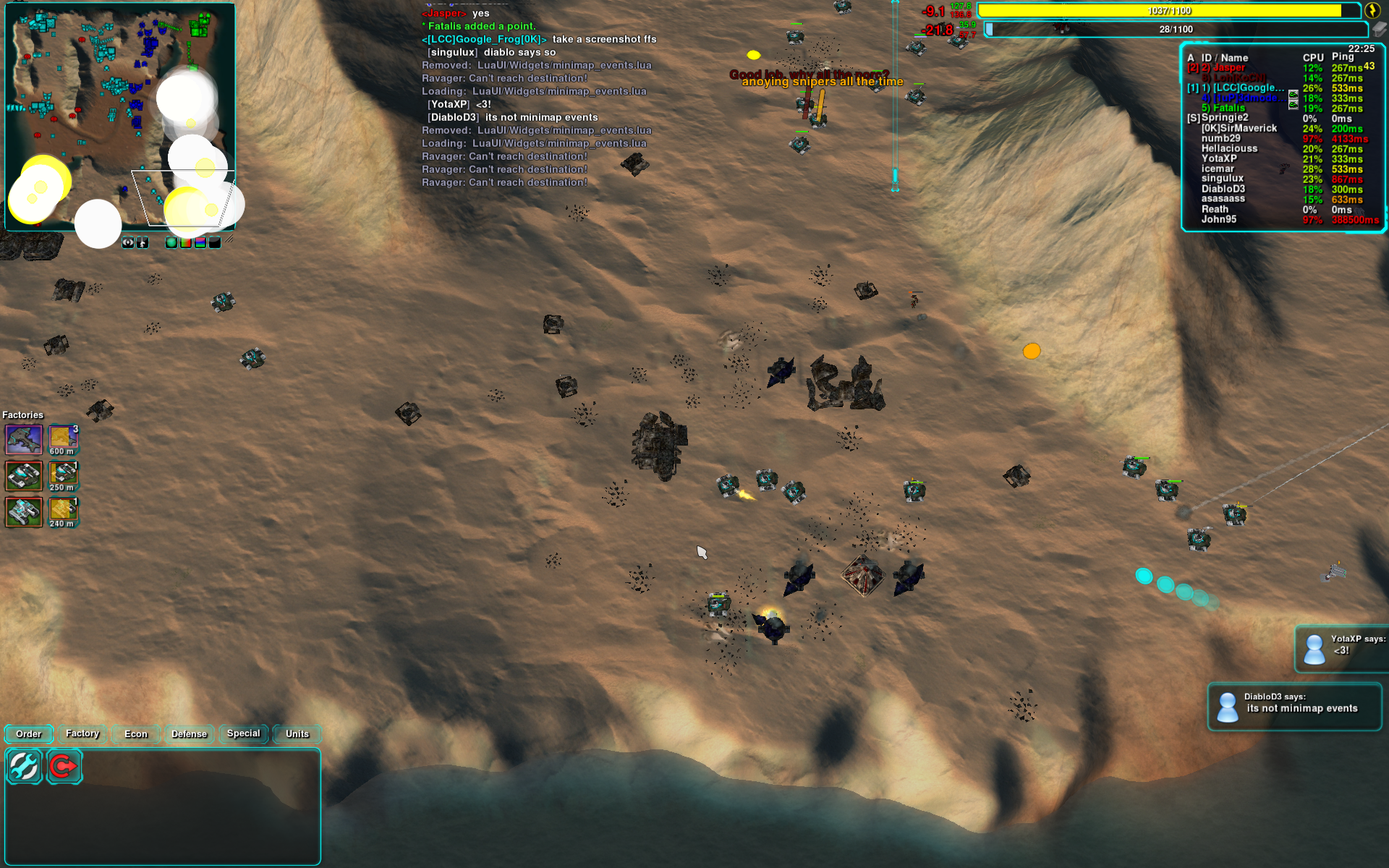
Task: Select the 600 m build queue item
Action: point(63,439)
